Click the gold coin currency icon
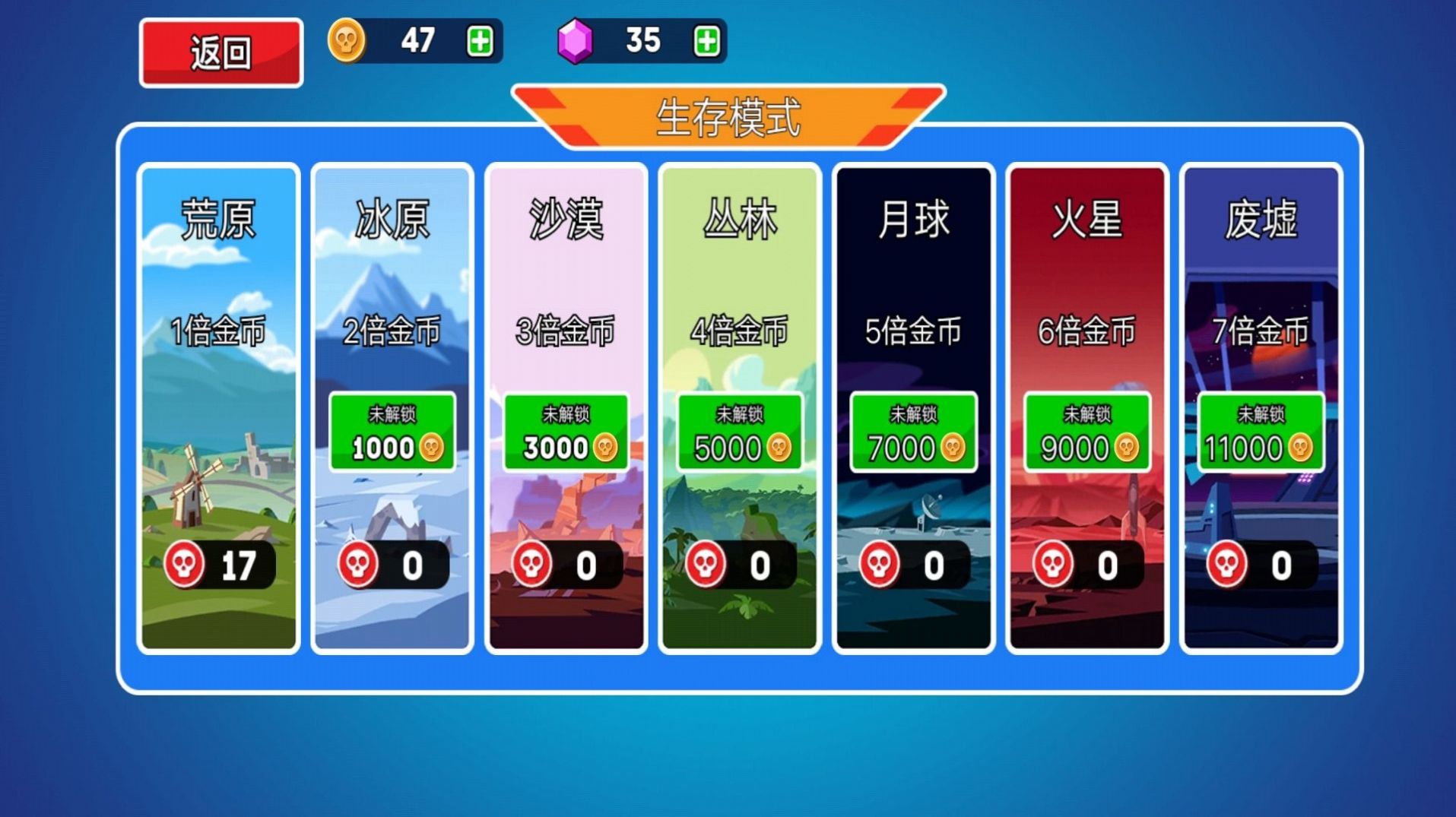 coord(348,42)
